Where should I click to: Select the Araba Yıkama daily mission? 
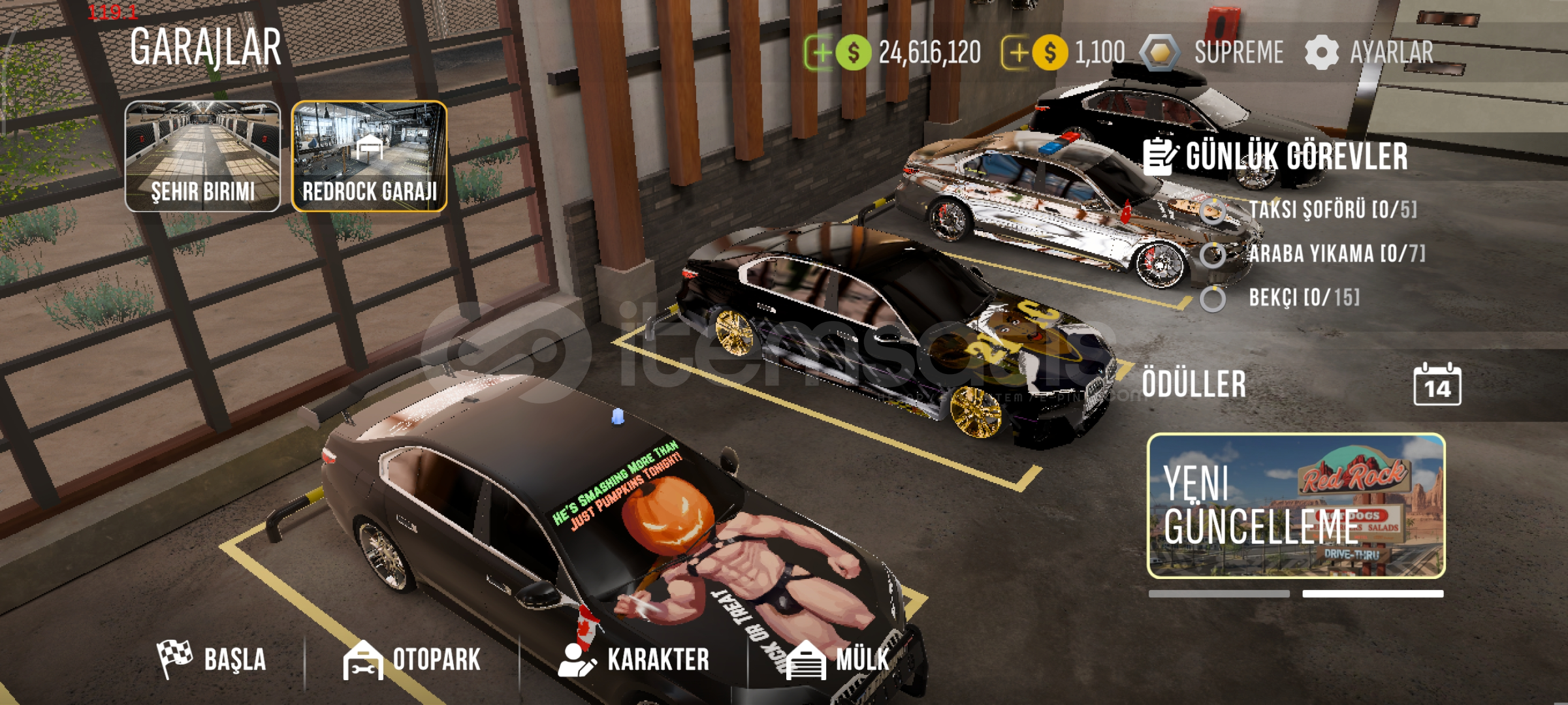[1336, 254]
